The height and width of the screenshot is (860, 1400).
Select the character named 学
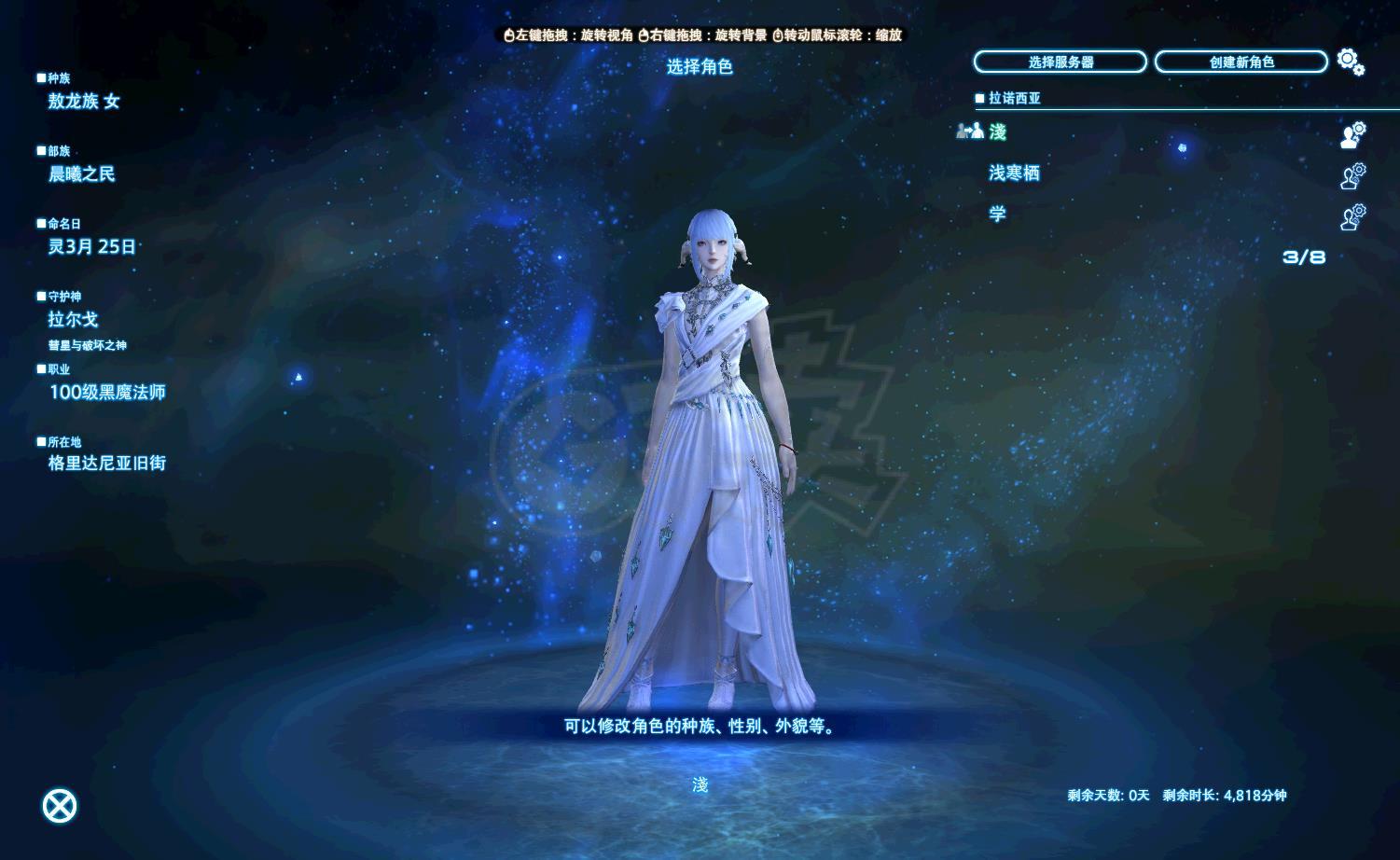(998, 215)
